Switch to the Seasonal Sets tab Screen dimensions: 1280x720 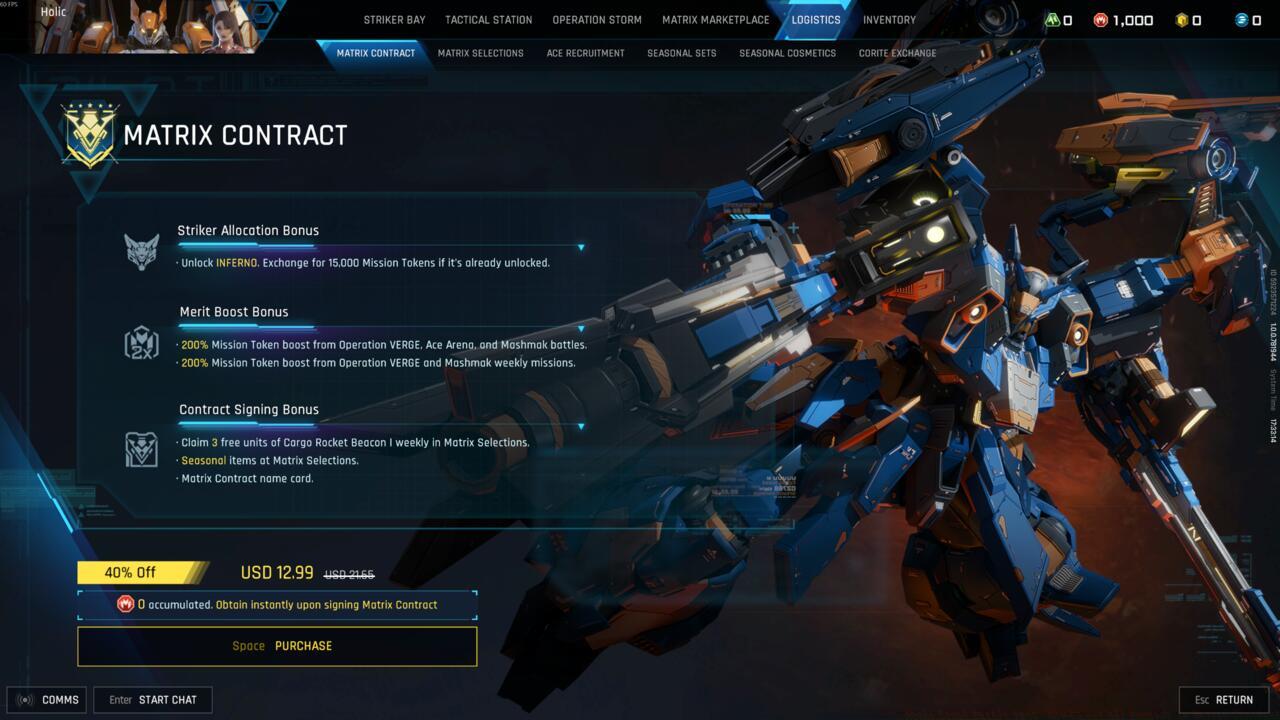(x=682, y=53)
